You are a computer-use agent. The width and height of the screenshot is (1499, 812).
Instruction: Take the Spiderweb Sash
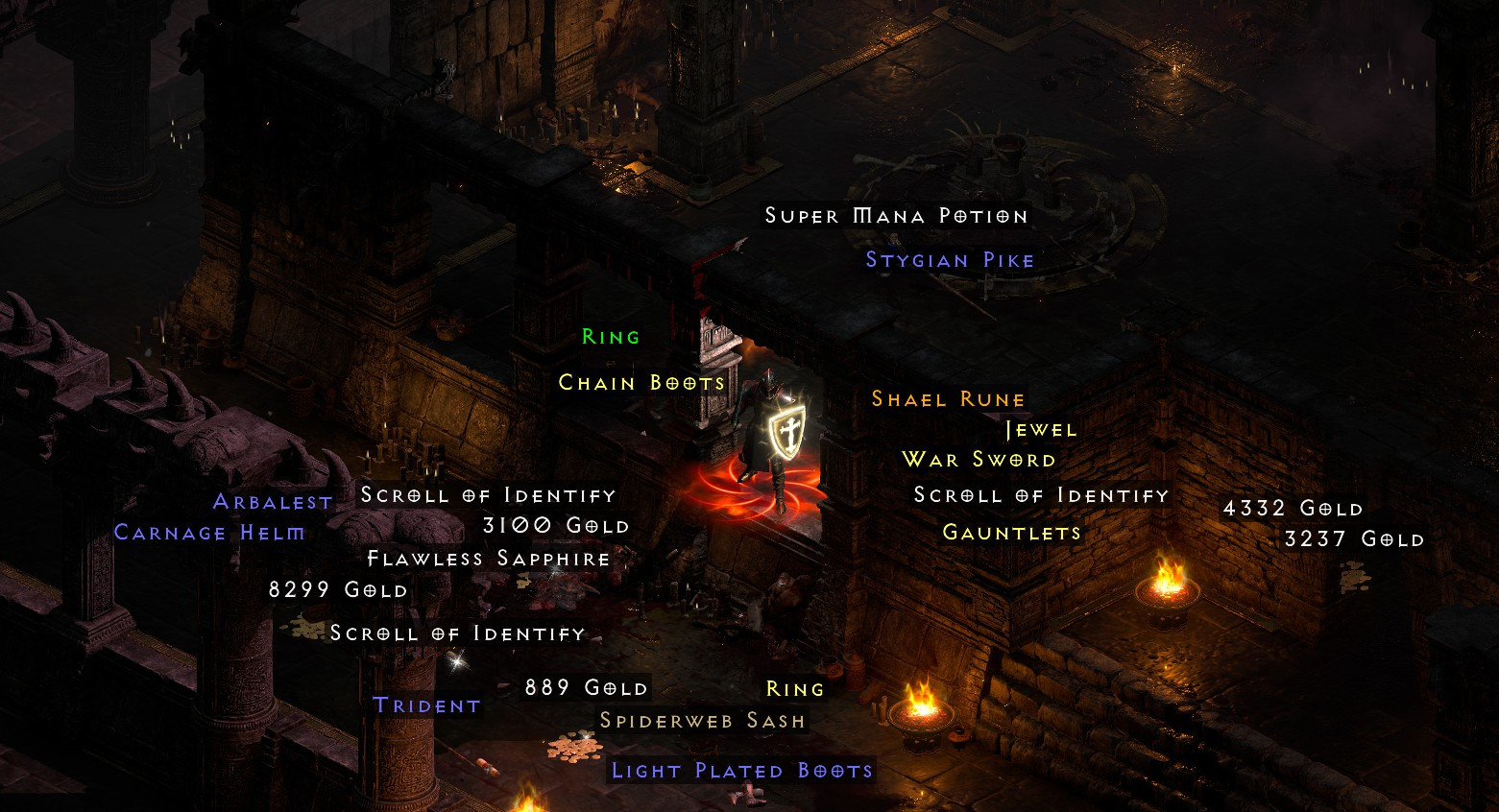(x=702, y=719)
